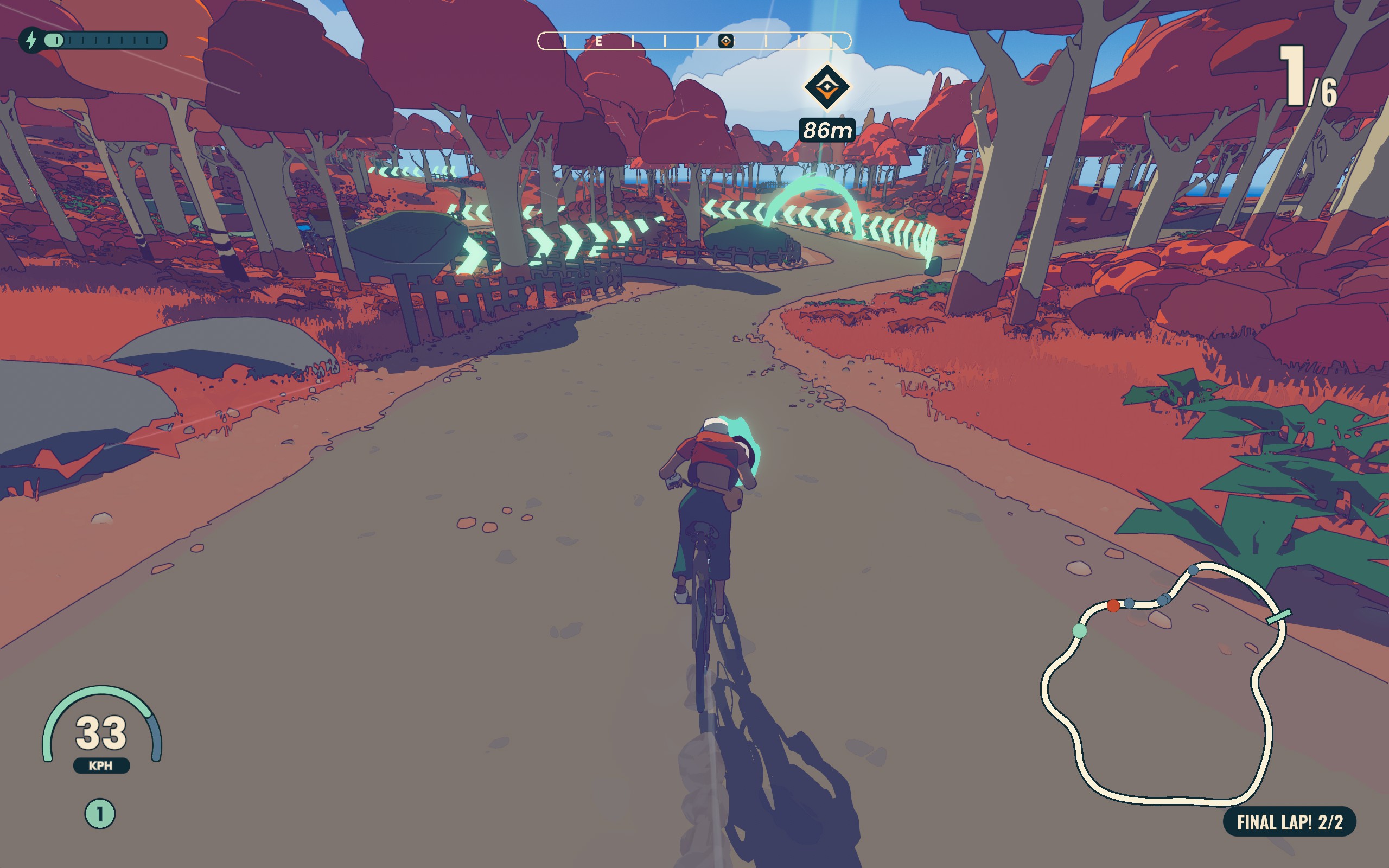Click the lightning bolt boost icon
Screen dimensions: 1389x868
click(x=31, y=40)
